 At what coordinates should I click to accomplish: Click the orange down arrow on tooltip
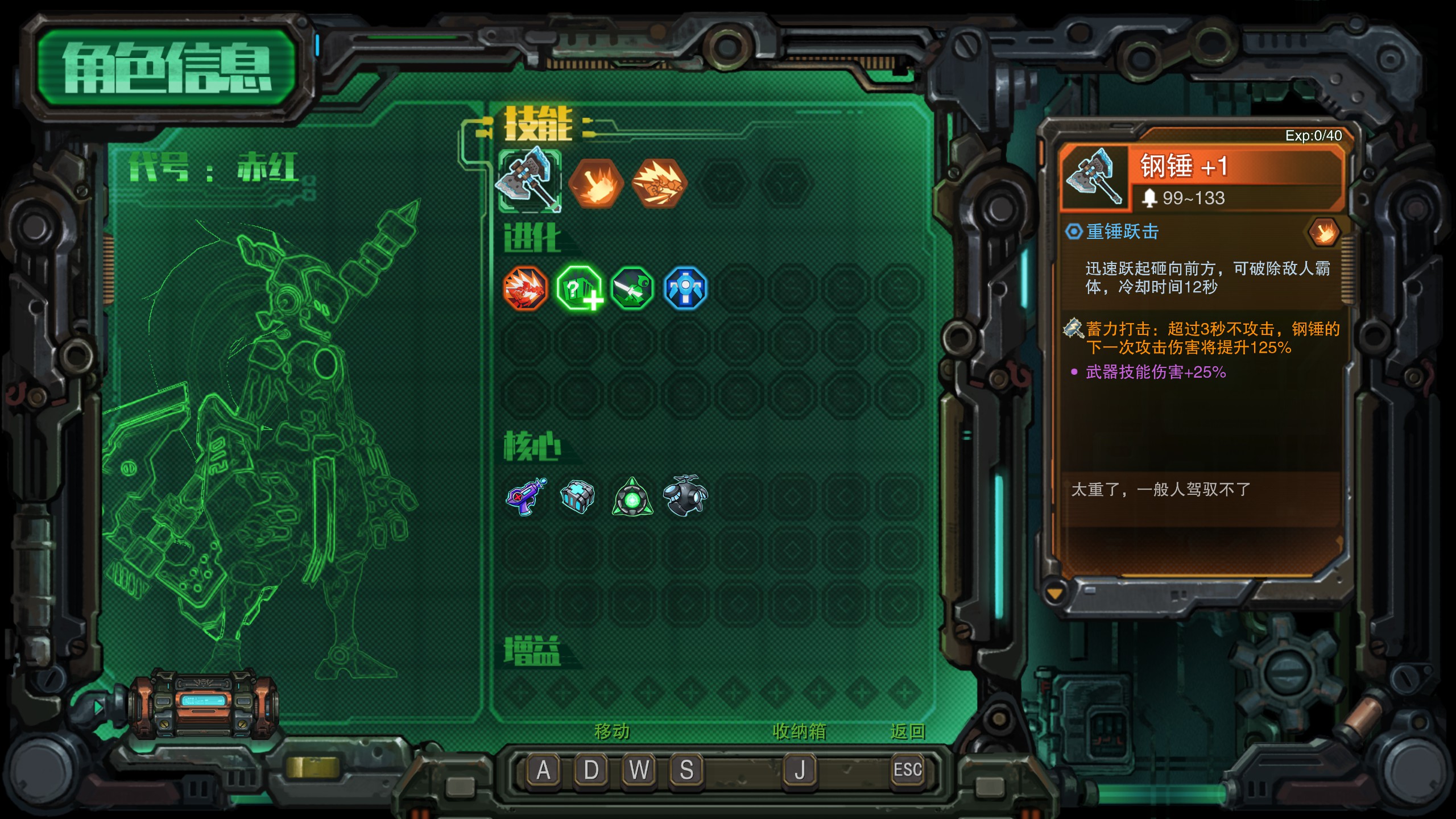tap(1054, 594)
